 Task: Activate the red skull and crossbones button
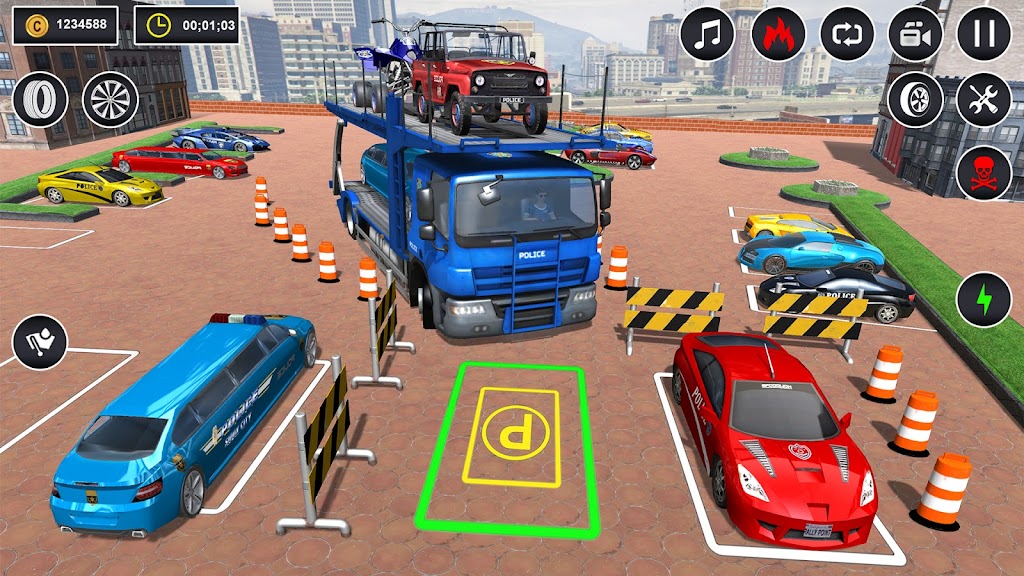click(984, 172)
